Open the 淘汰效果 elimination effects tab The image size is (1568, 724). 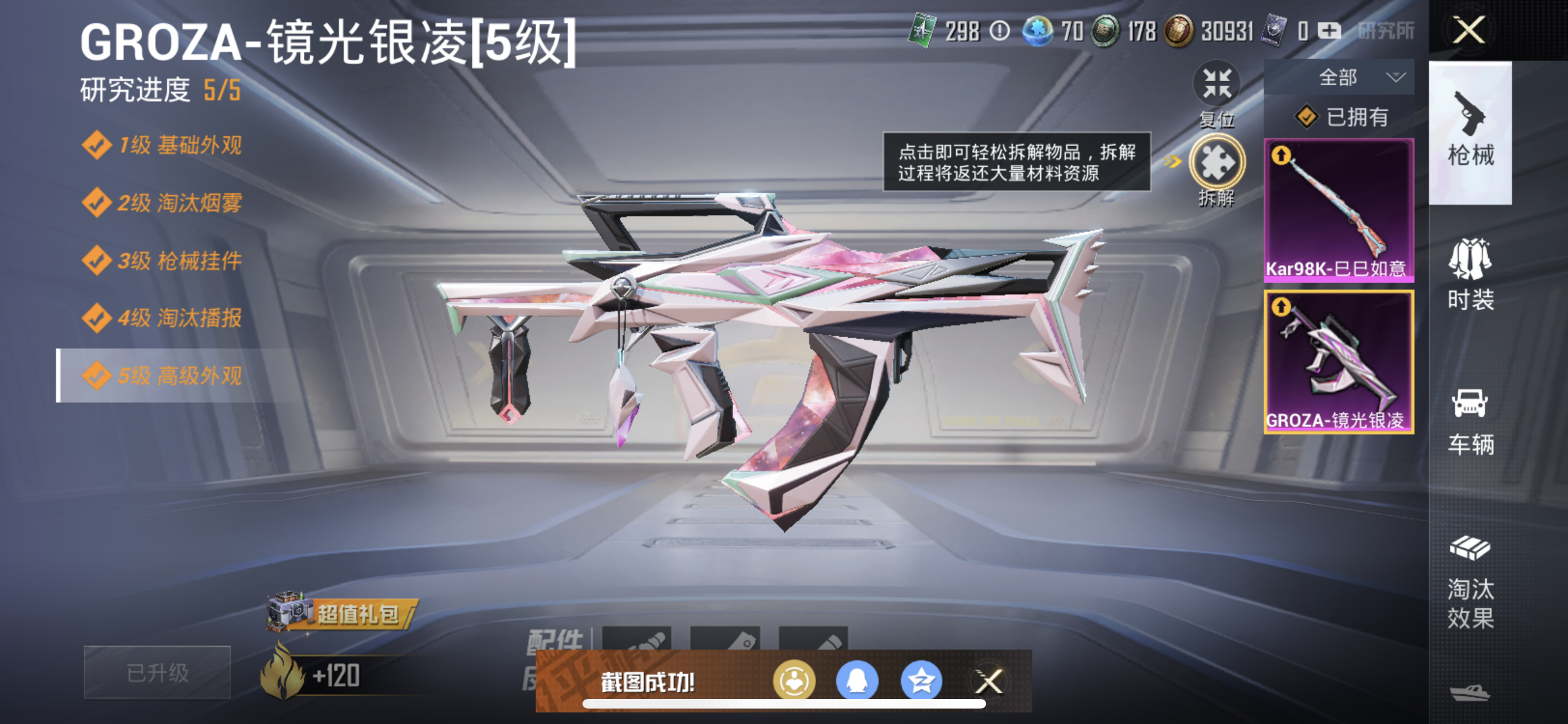tap(1470, 582)
